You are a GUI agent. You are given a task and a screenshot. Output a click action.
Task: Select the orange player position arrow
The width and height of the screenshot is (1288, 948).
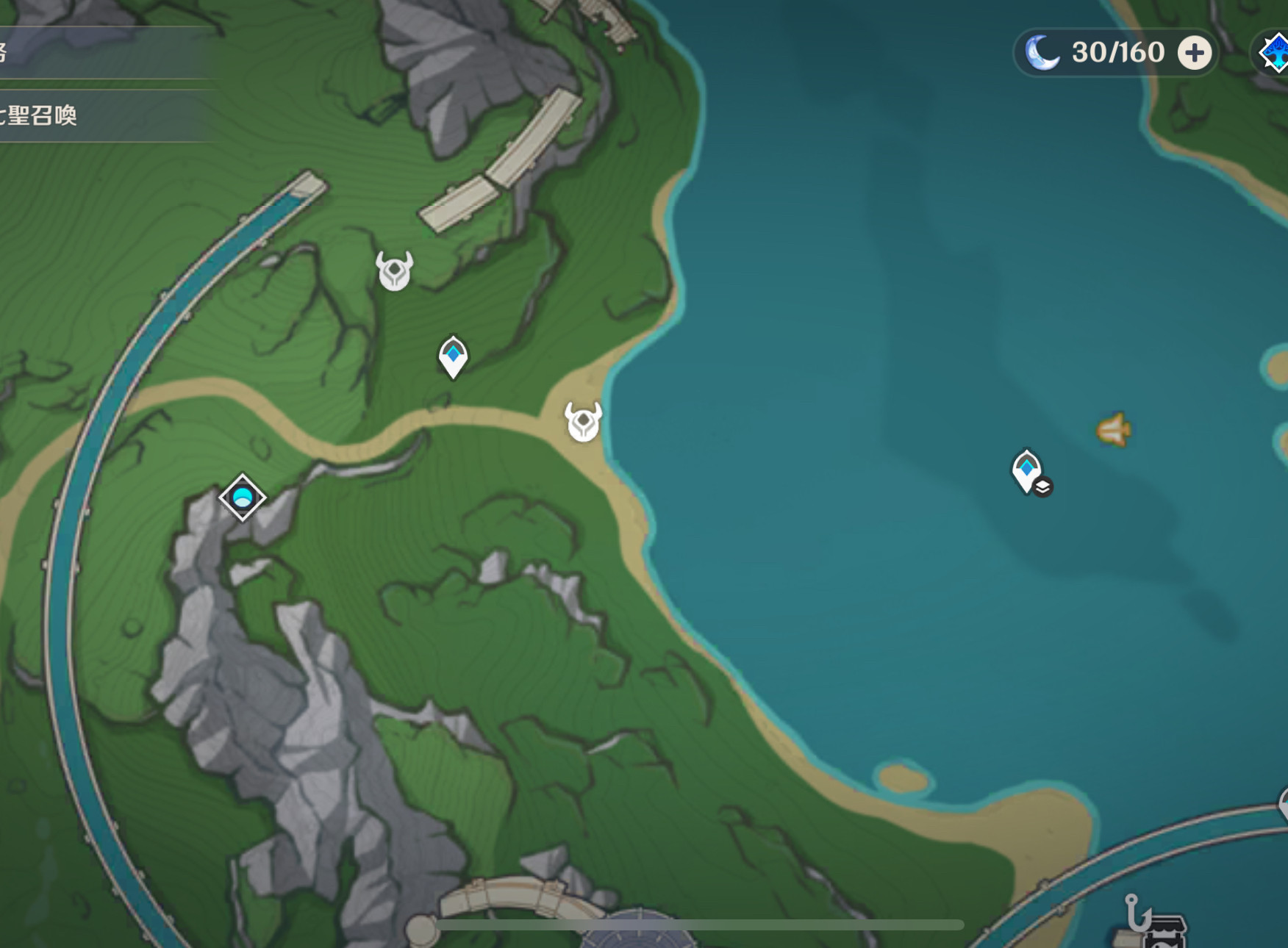click(x=1114, y=430)
